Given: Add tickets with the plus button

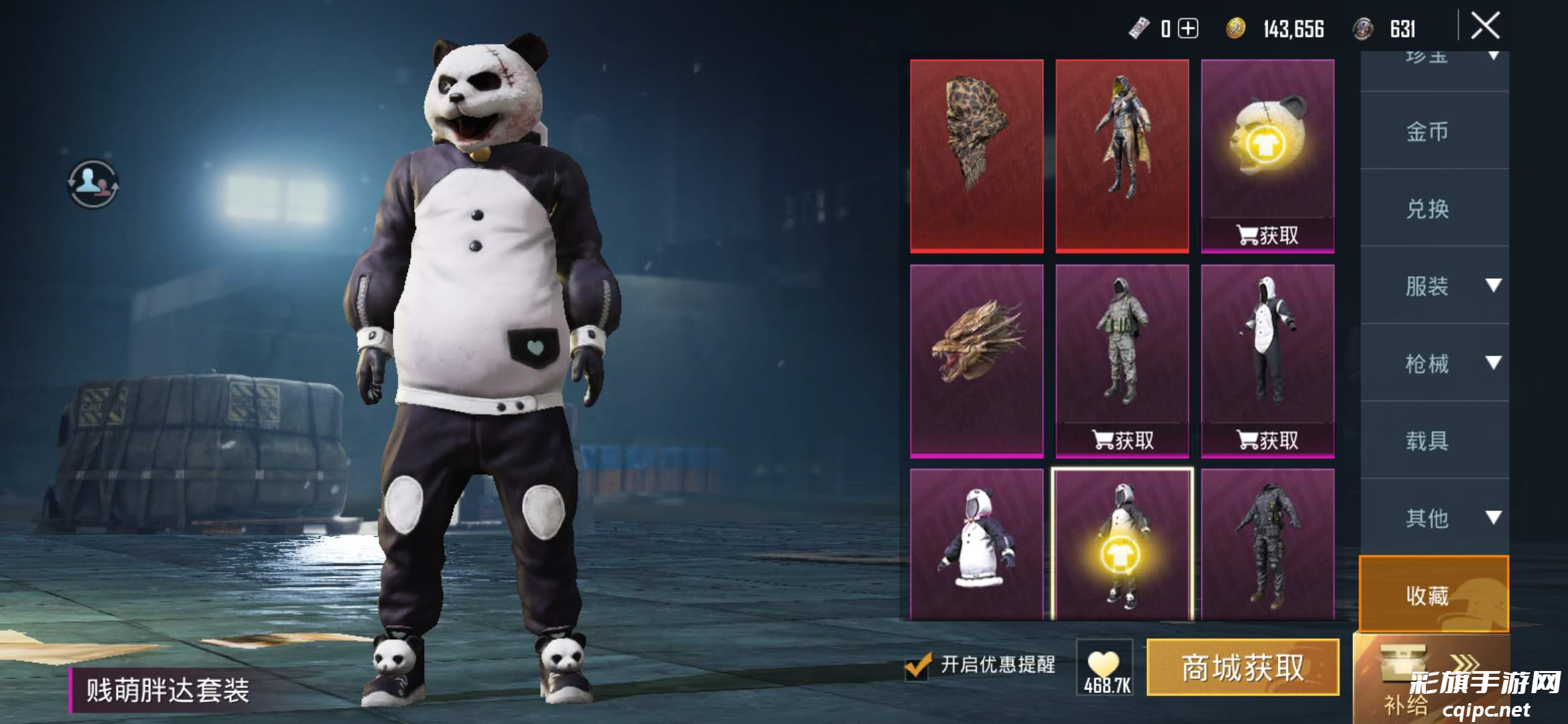Looking at the screenshot, I should (x=1188, y=29).
